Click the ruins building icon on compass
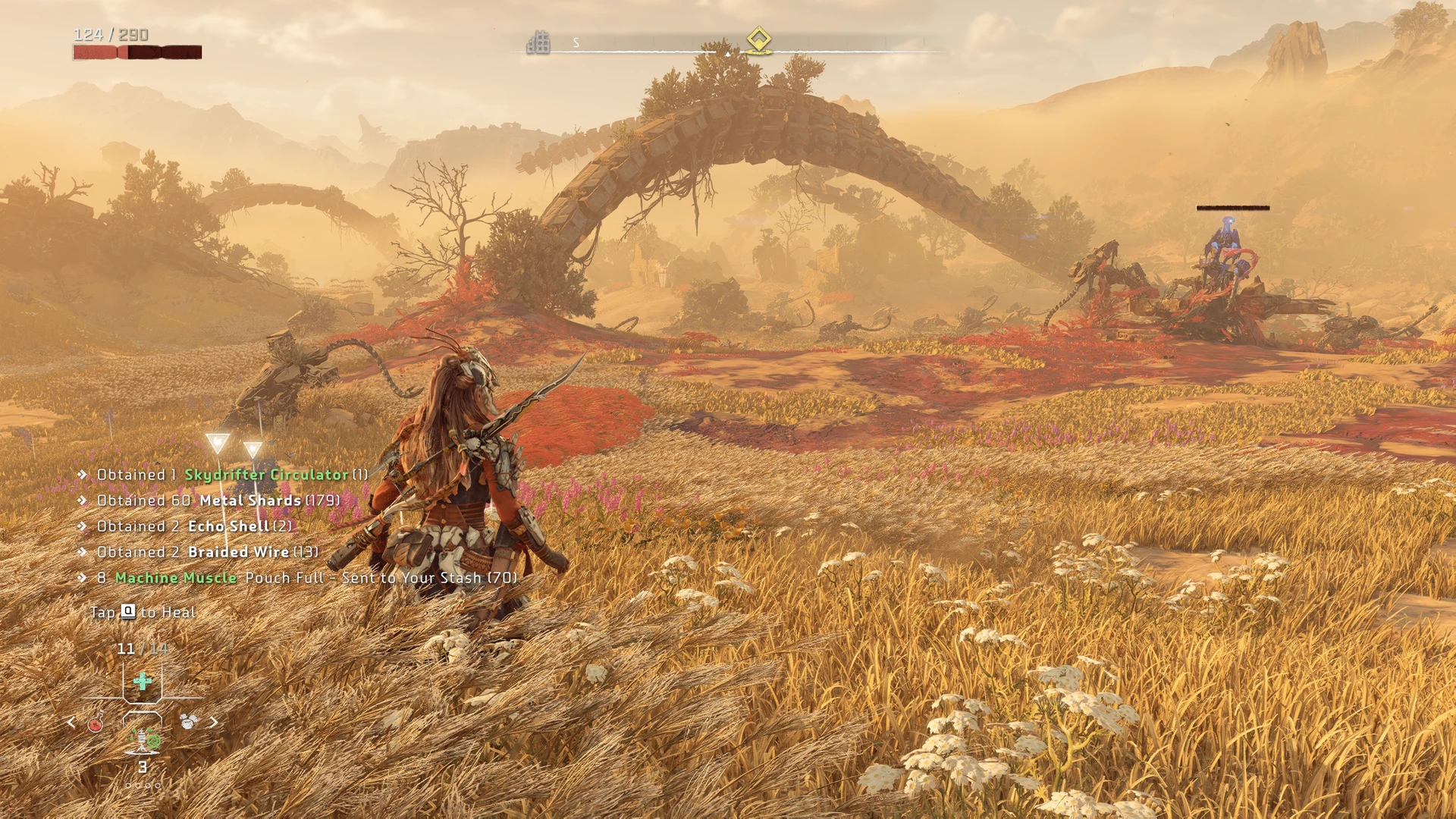1456x819 pixels. (538, 42)
